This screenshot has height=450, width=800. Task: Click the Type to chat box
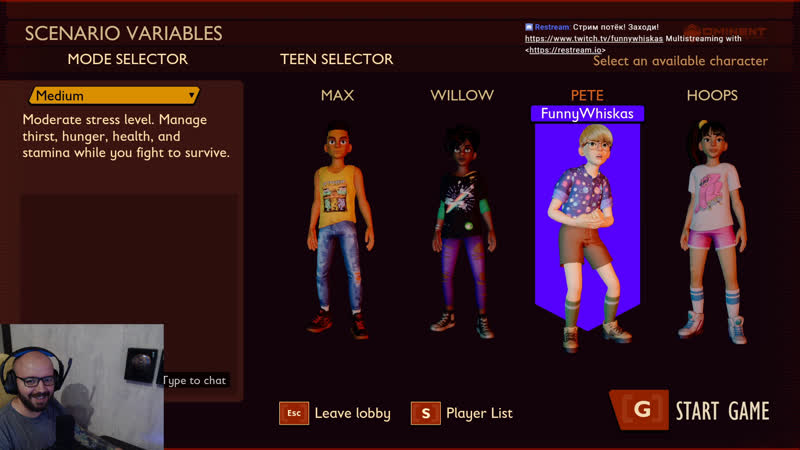point(195,380)
